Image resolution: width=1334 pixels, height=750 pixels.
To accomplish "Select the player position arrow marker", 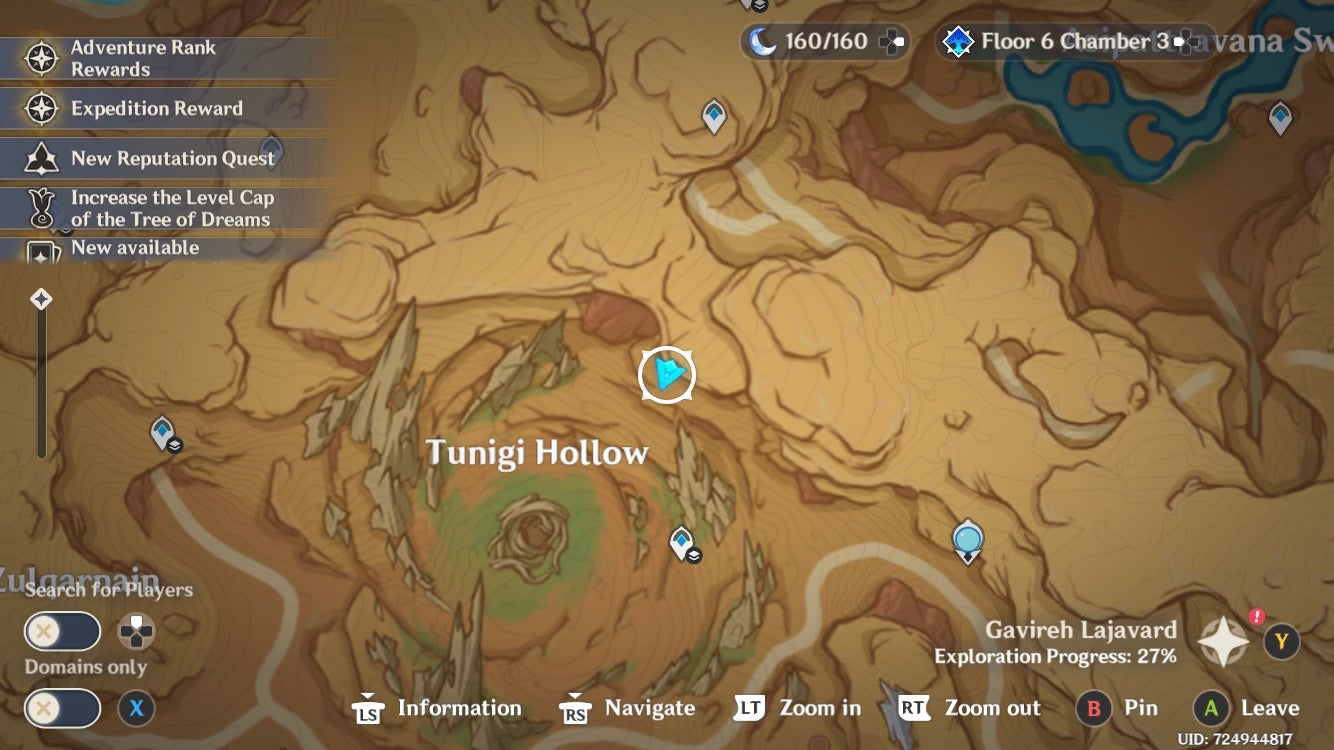I will pyautogui.click(x=665, y=374).
